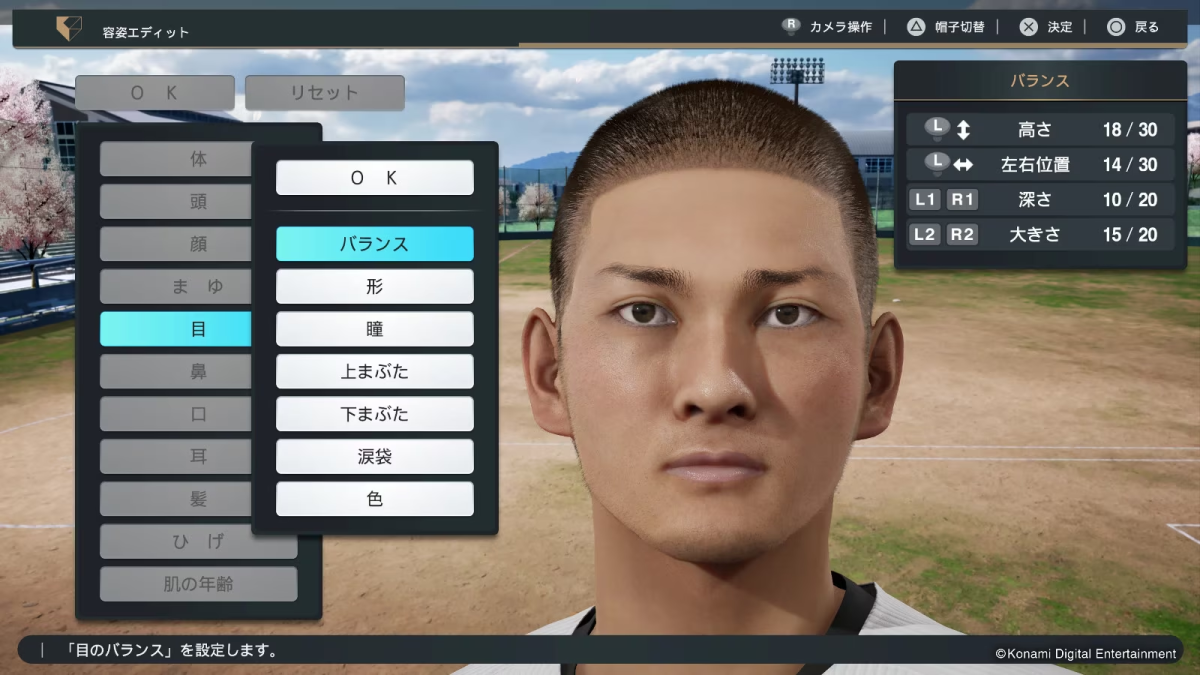Open the 色 eye color option

[374, 499]
